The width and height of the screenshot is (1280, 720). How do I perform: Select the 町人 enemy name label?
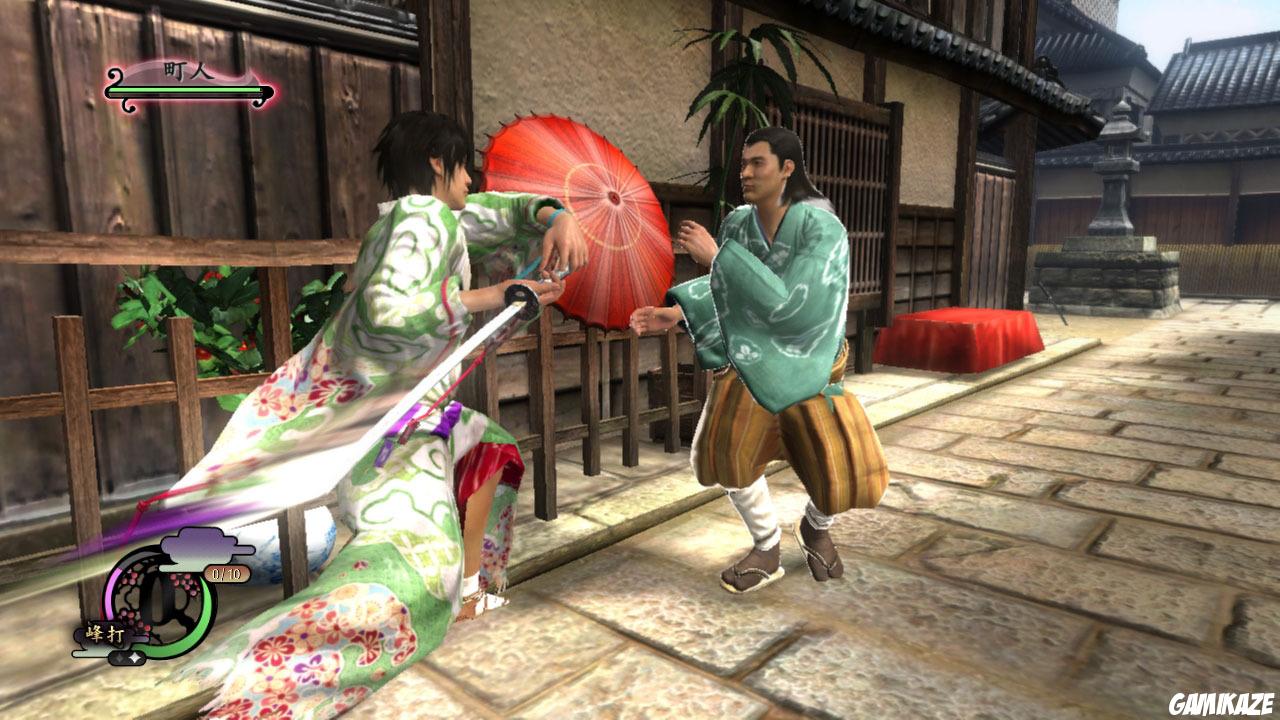185,70
